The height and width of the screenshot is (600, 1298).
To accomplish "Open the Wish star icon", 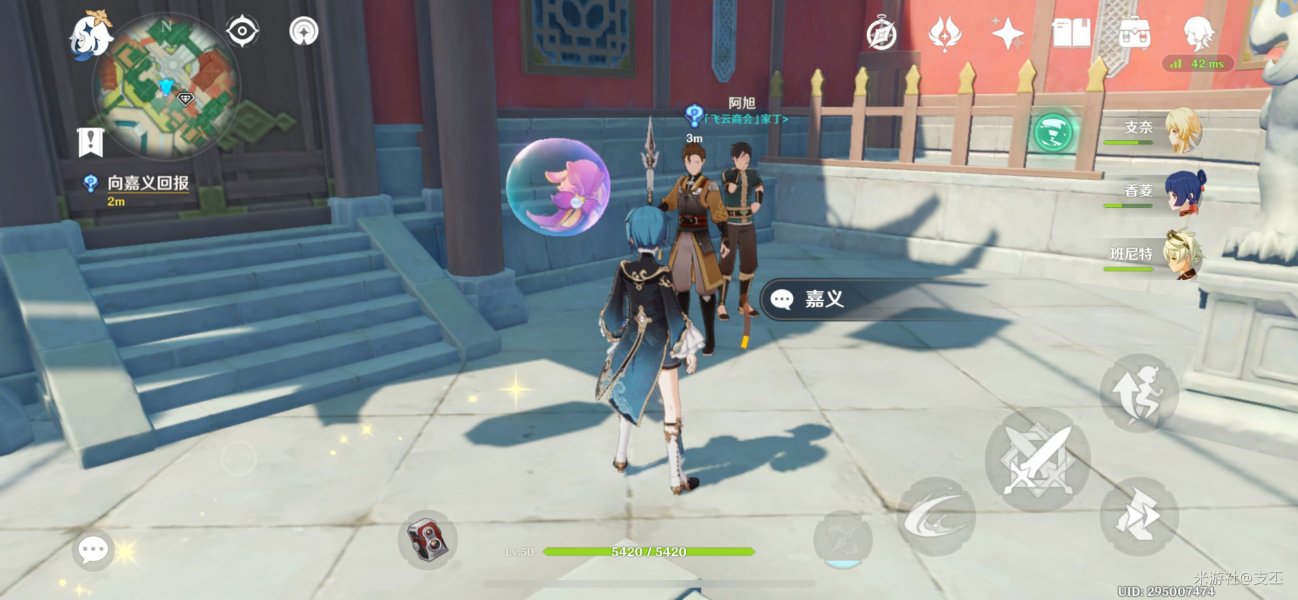I will [x=945, y=34].
